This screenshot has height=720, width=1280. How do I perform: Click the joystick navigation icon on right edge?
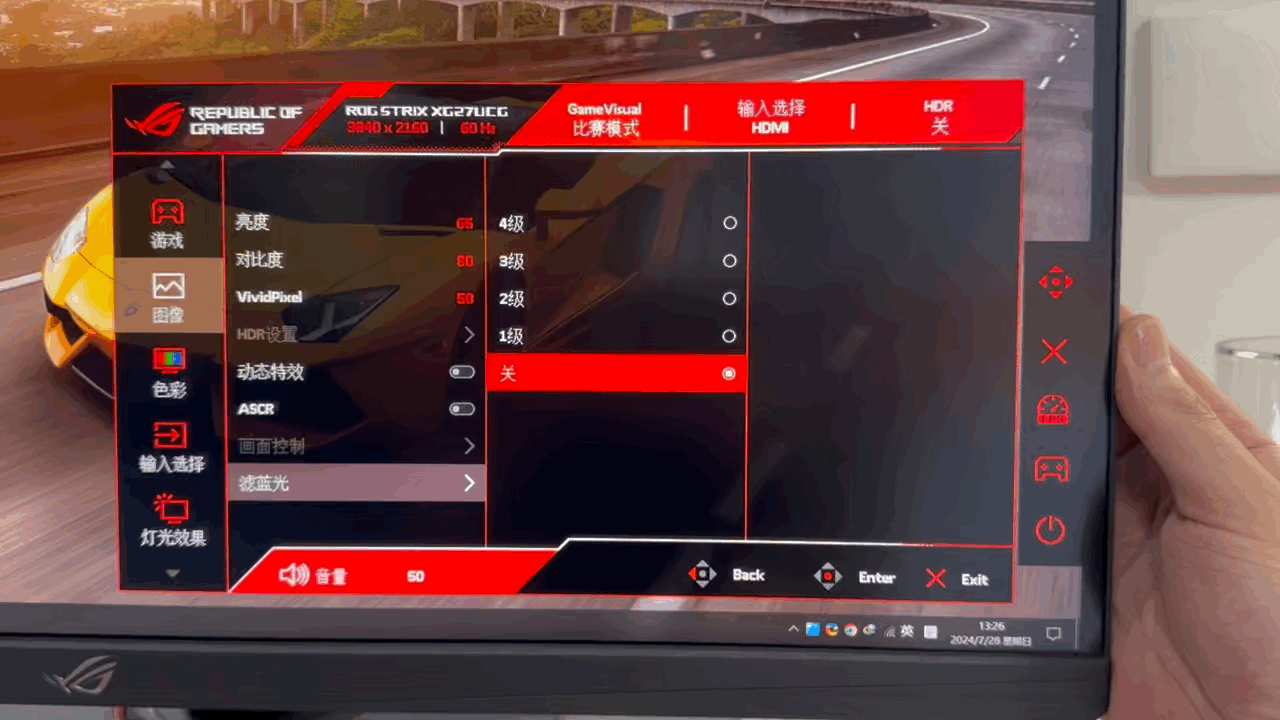click(1055, 283)
